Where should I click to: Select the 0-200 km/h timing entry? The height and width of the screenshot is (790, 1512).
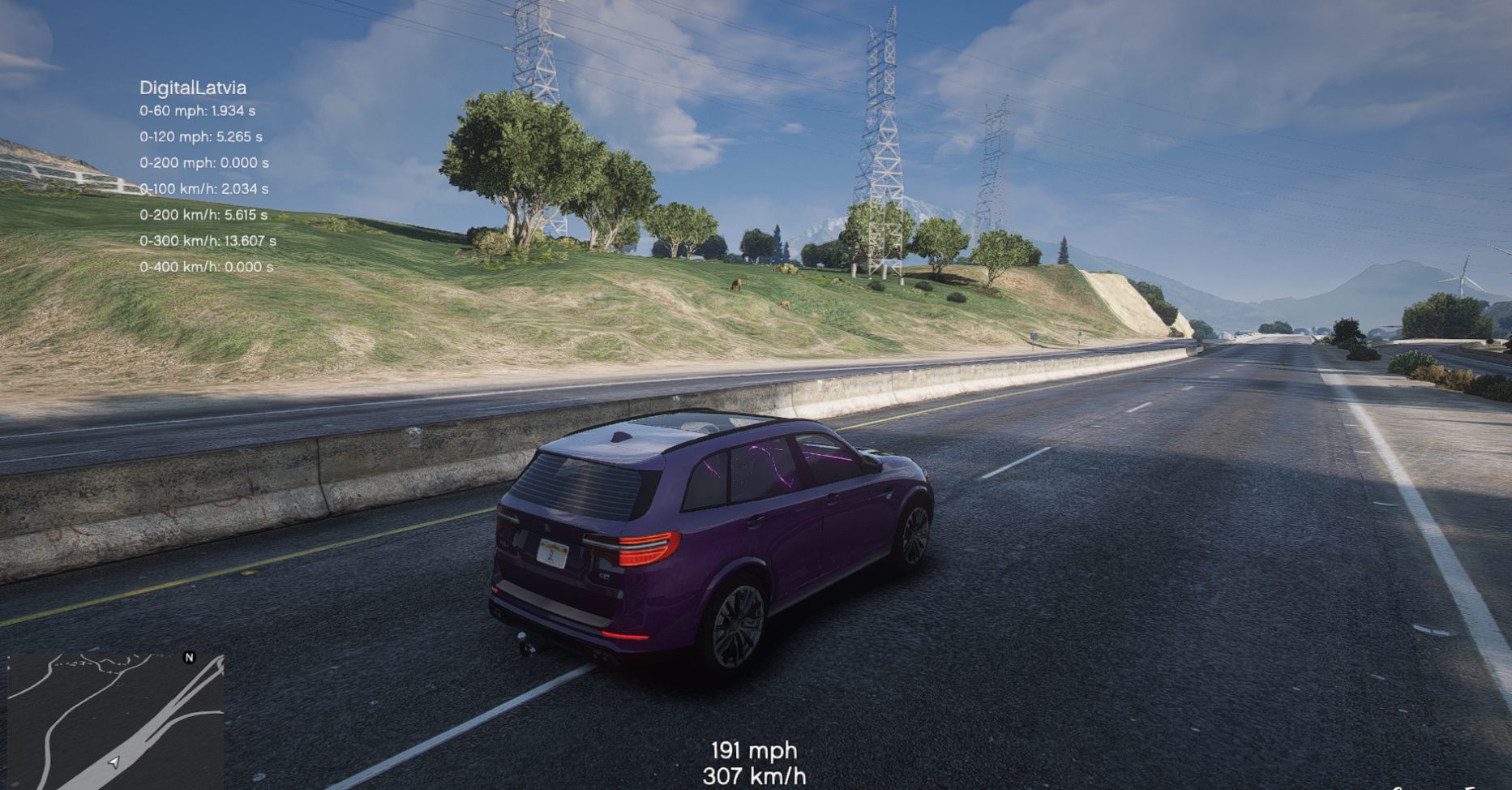(x=205, y=215)
